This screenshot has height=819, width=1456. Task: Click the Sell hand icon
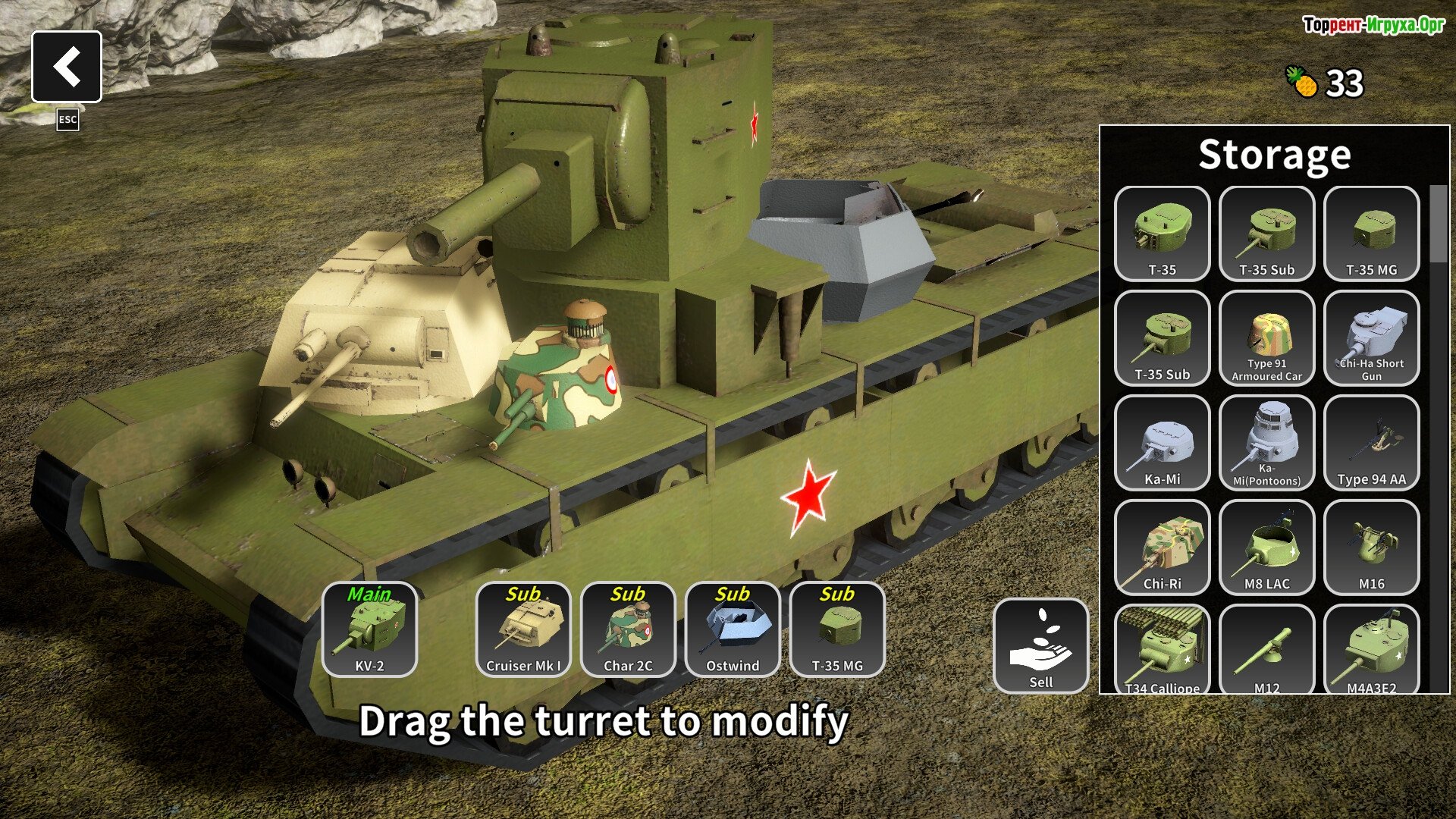[1040, 645]
